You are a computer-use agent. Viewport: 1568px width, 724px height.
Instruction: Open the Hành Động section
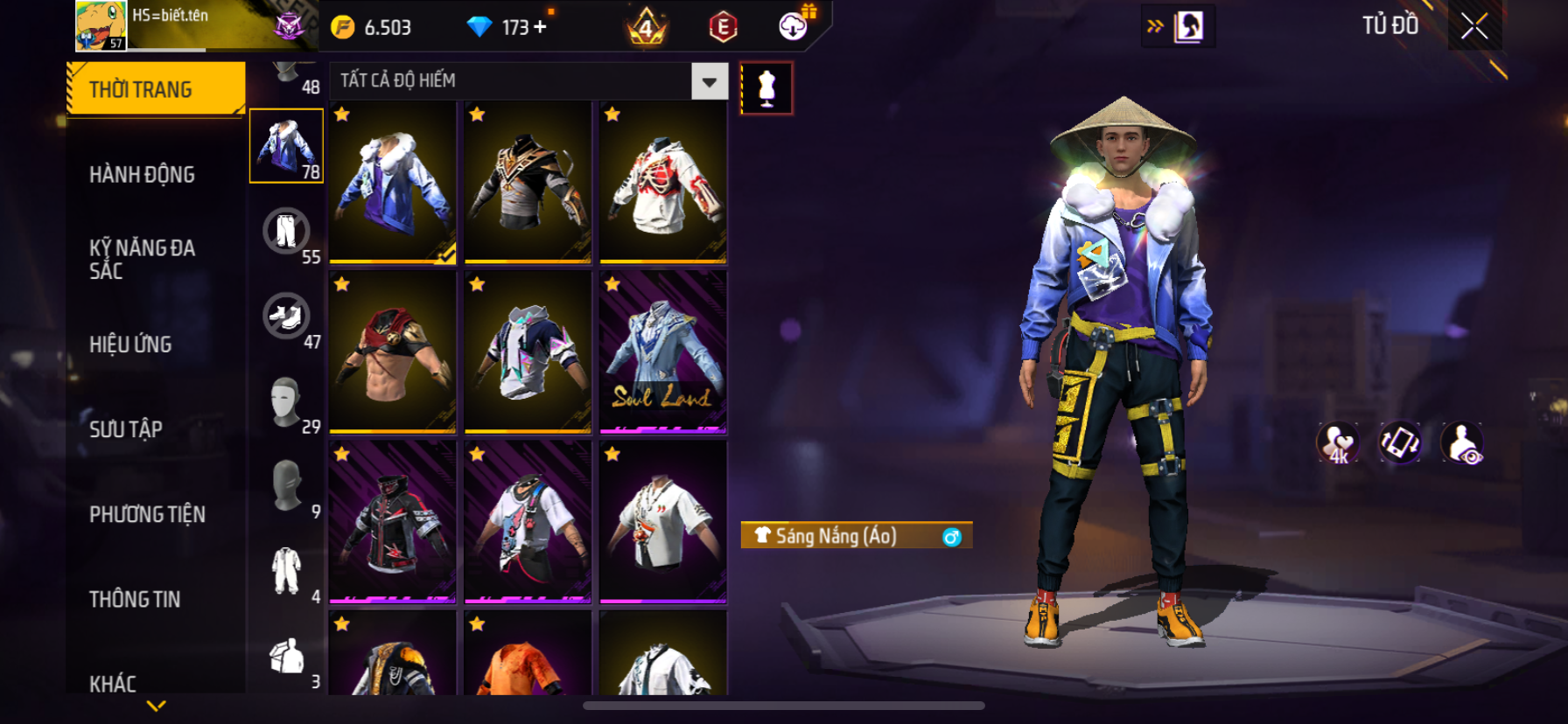[x=142, y=175]
